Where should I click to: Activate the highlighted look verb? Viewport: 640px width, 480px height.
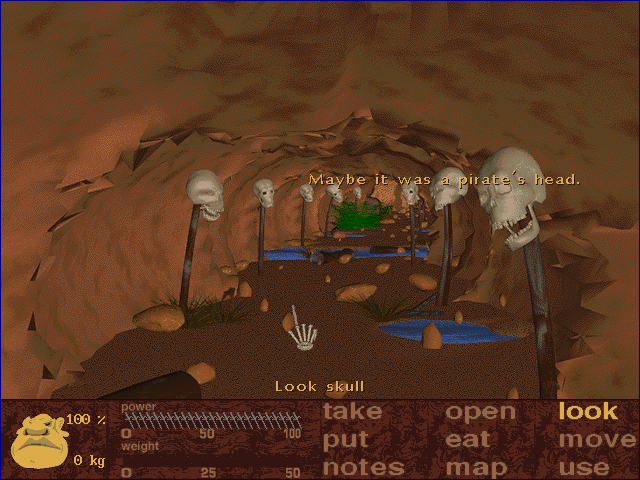coord(588,411)
